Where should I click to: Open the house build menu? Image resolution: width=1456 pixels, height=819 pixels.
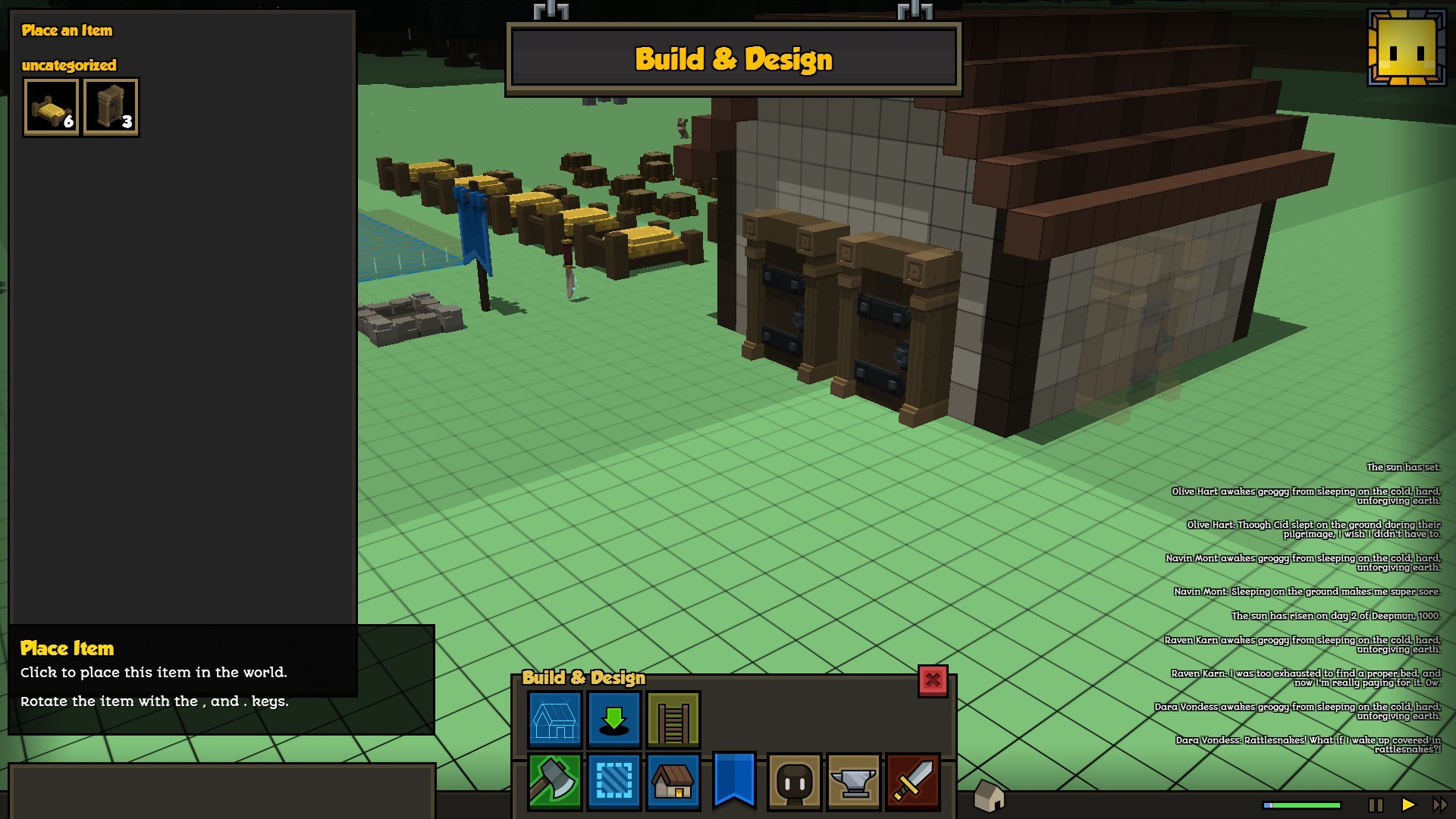pyautogui.click(x=673, y=781)
